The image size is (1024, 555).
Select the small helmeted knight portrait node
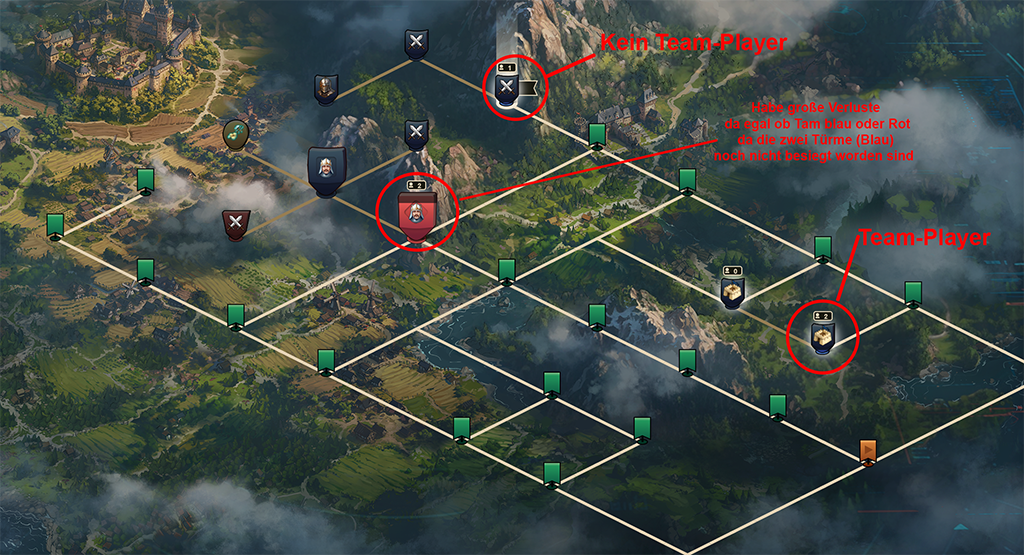(325, 89)
